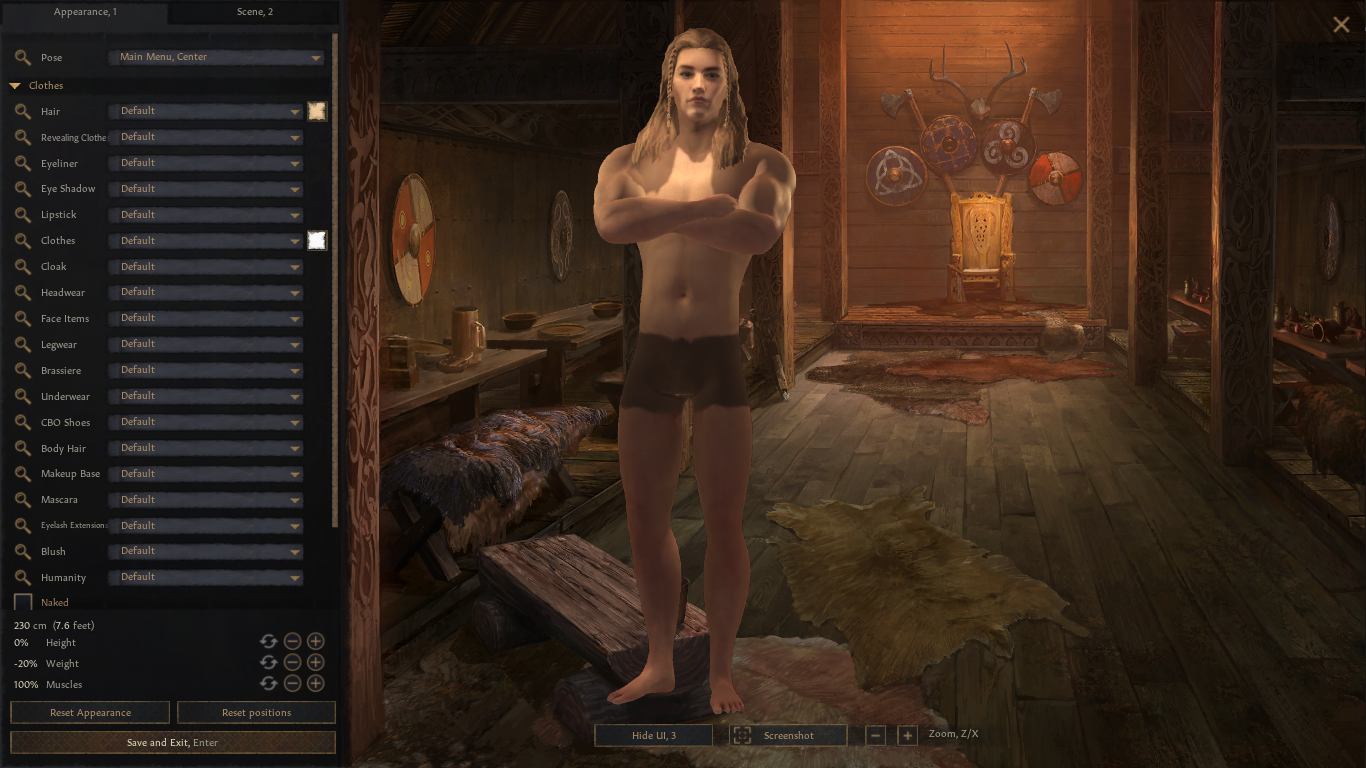Close the appearance editor window
Viewport: 1366px width, 768px height.
click(x=1341, y=25)
